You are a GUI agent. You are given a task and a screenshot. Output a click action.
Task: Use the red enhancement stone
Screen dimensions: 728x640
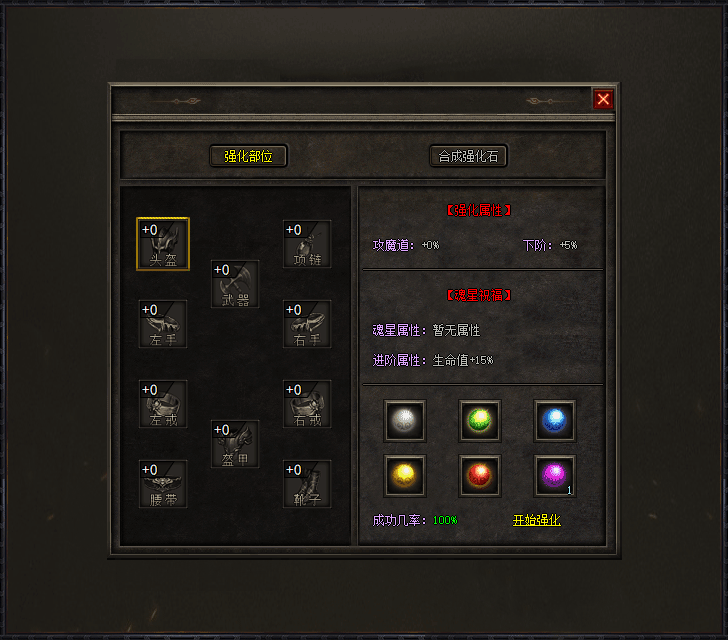[480, 476]
